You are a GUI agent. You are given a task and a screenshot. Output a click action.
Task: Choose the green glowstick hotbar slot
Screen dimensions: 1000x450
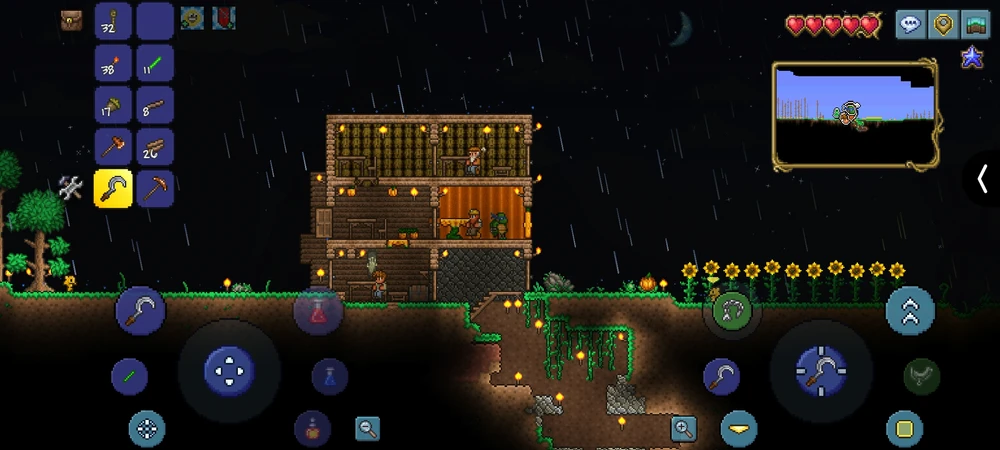155,63
